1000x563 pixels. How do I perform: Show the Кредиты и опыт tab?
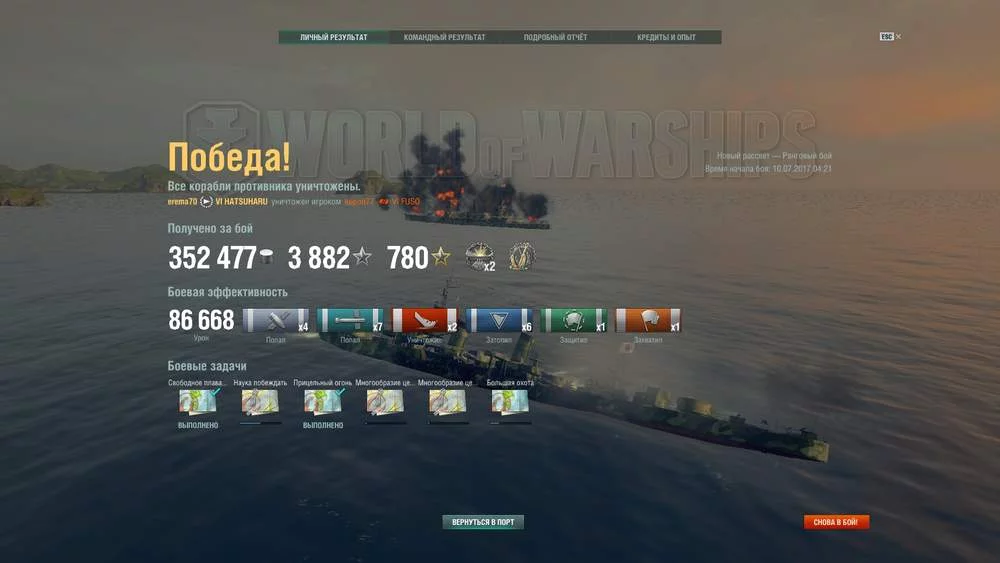[666, 38]
